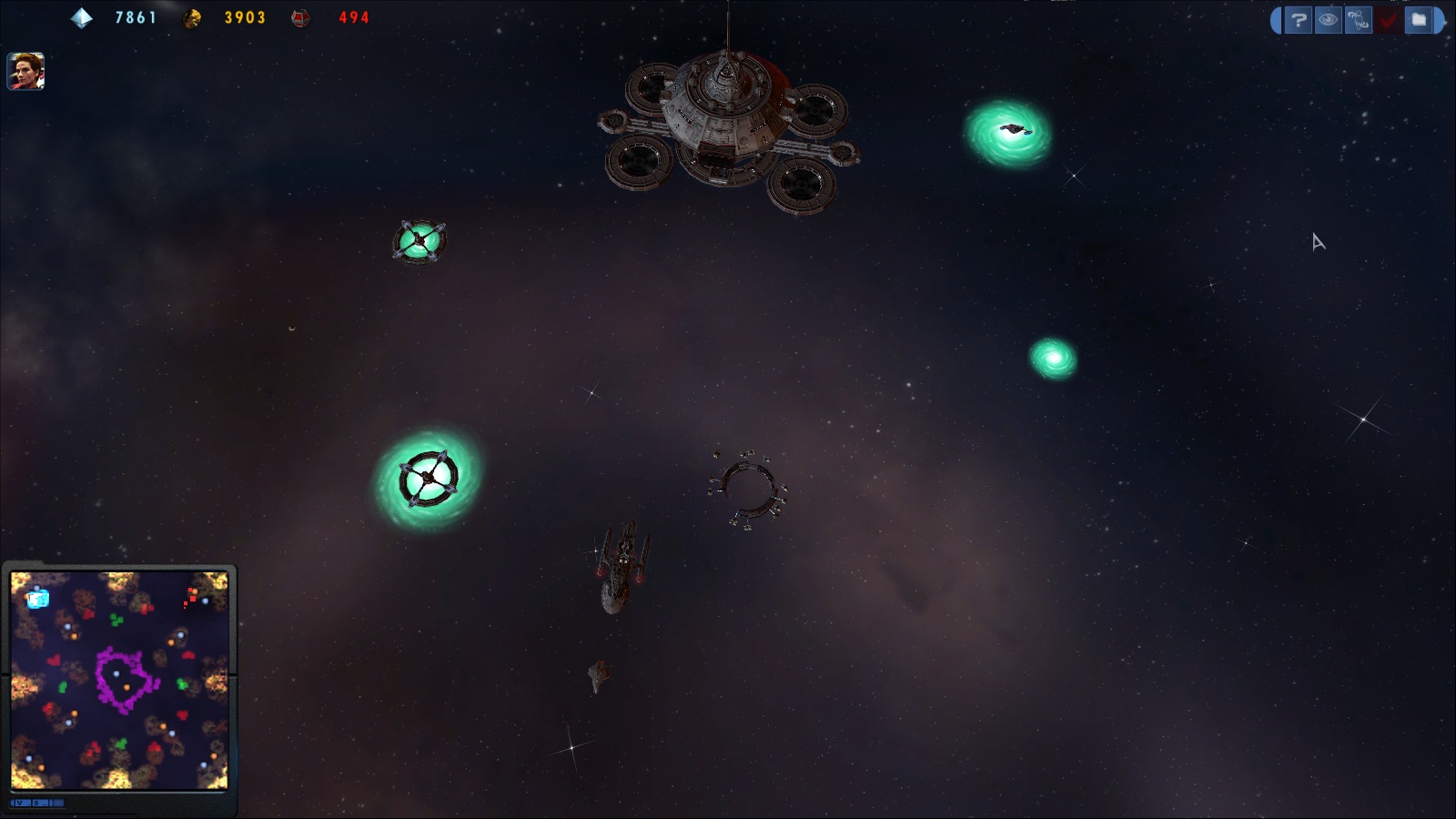Jump to the cyan base on minimap
The image size is (1456, 819).
click(37, 598)
